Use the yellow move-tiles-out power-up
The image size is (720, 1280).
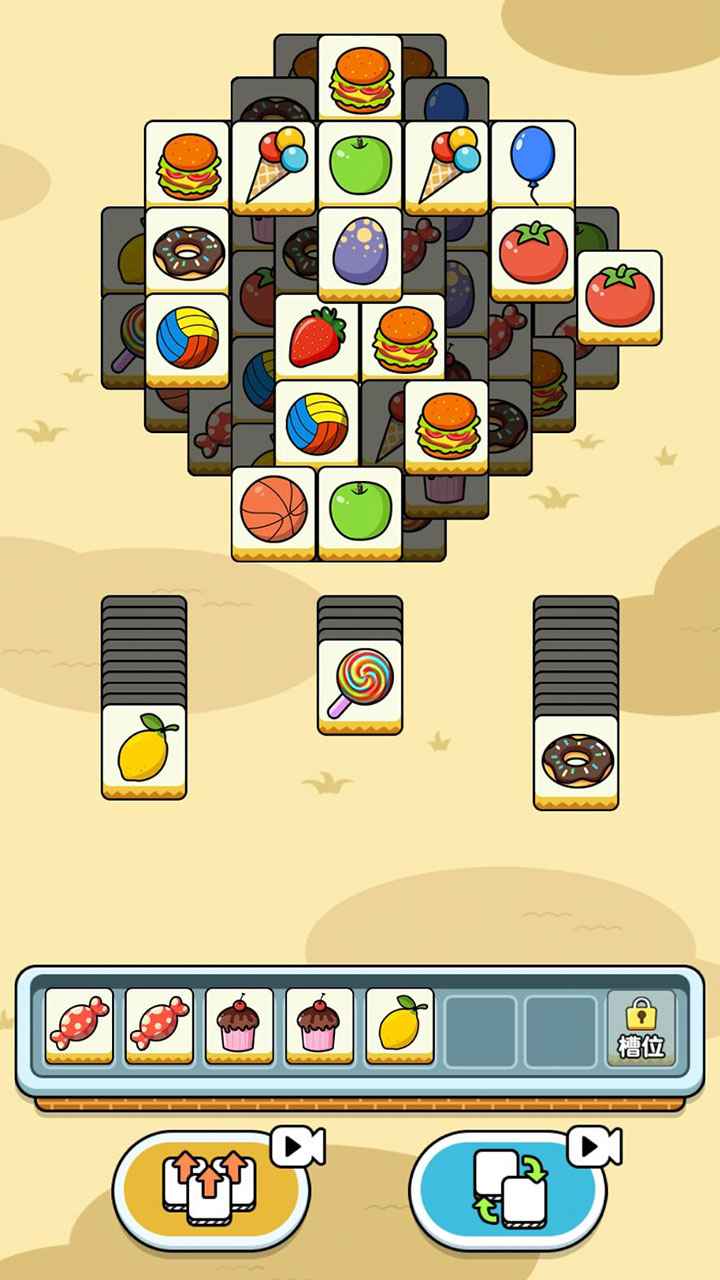click(210, 1188)
